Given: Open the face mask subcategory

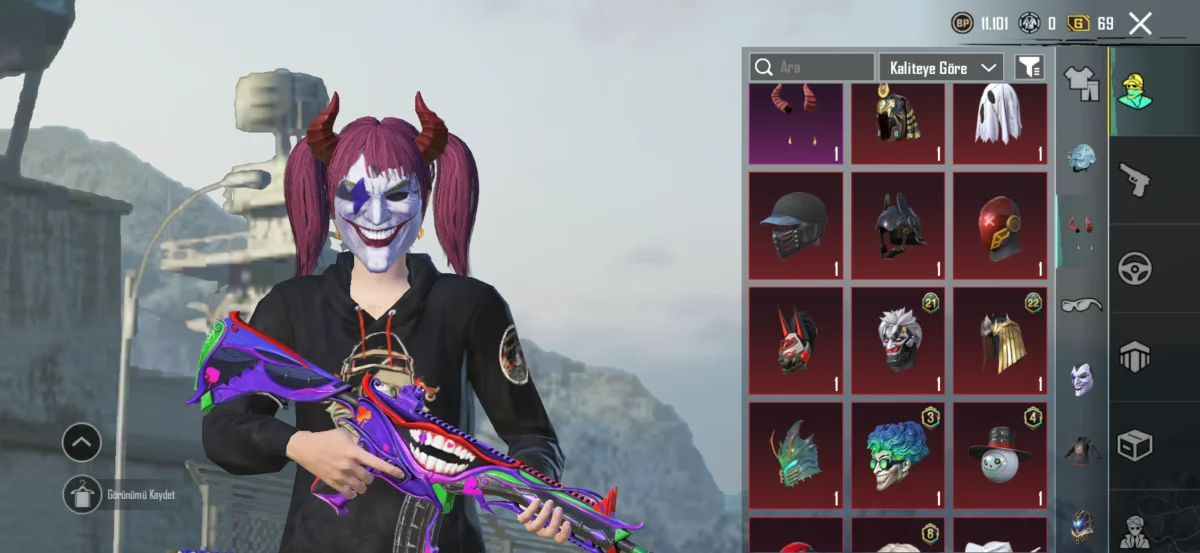Looking at the screenshot, I should [1082, 378].
